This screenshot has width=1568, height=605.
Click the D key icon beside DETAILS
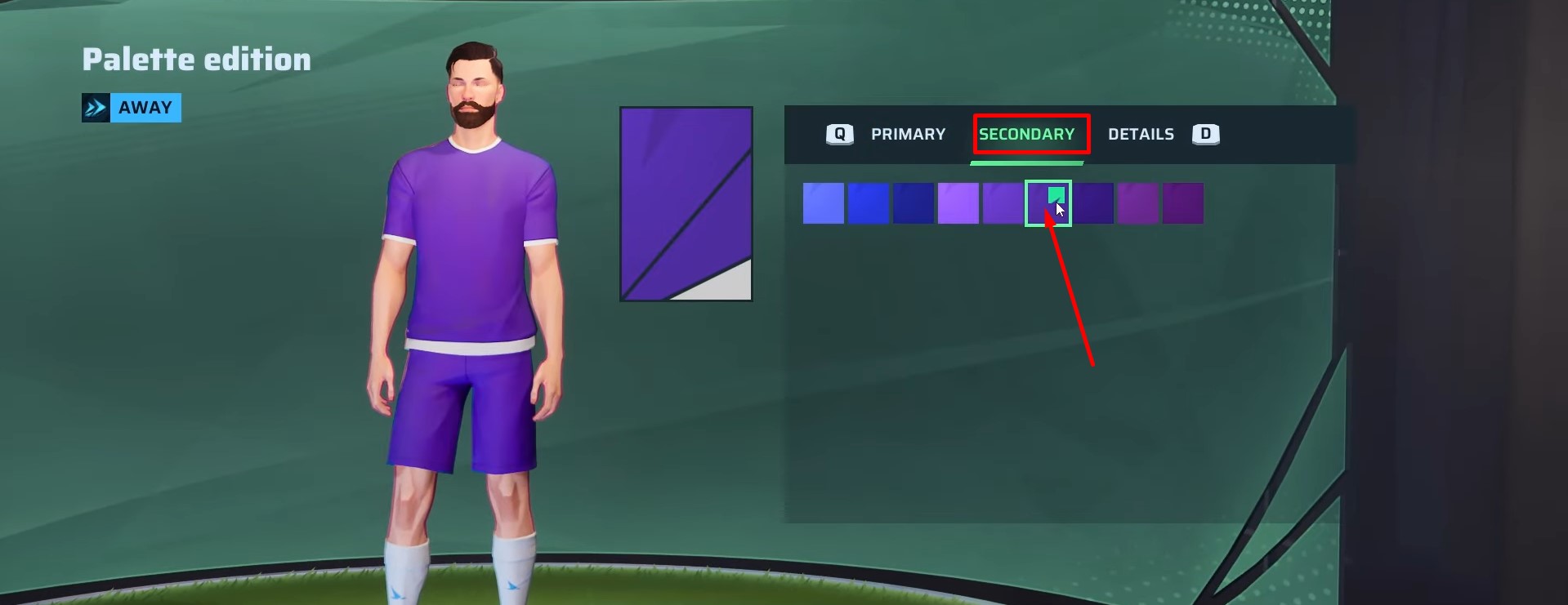pyautogui.click(x=1205, y=135)
